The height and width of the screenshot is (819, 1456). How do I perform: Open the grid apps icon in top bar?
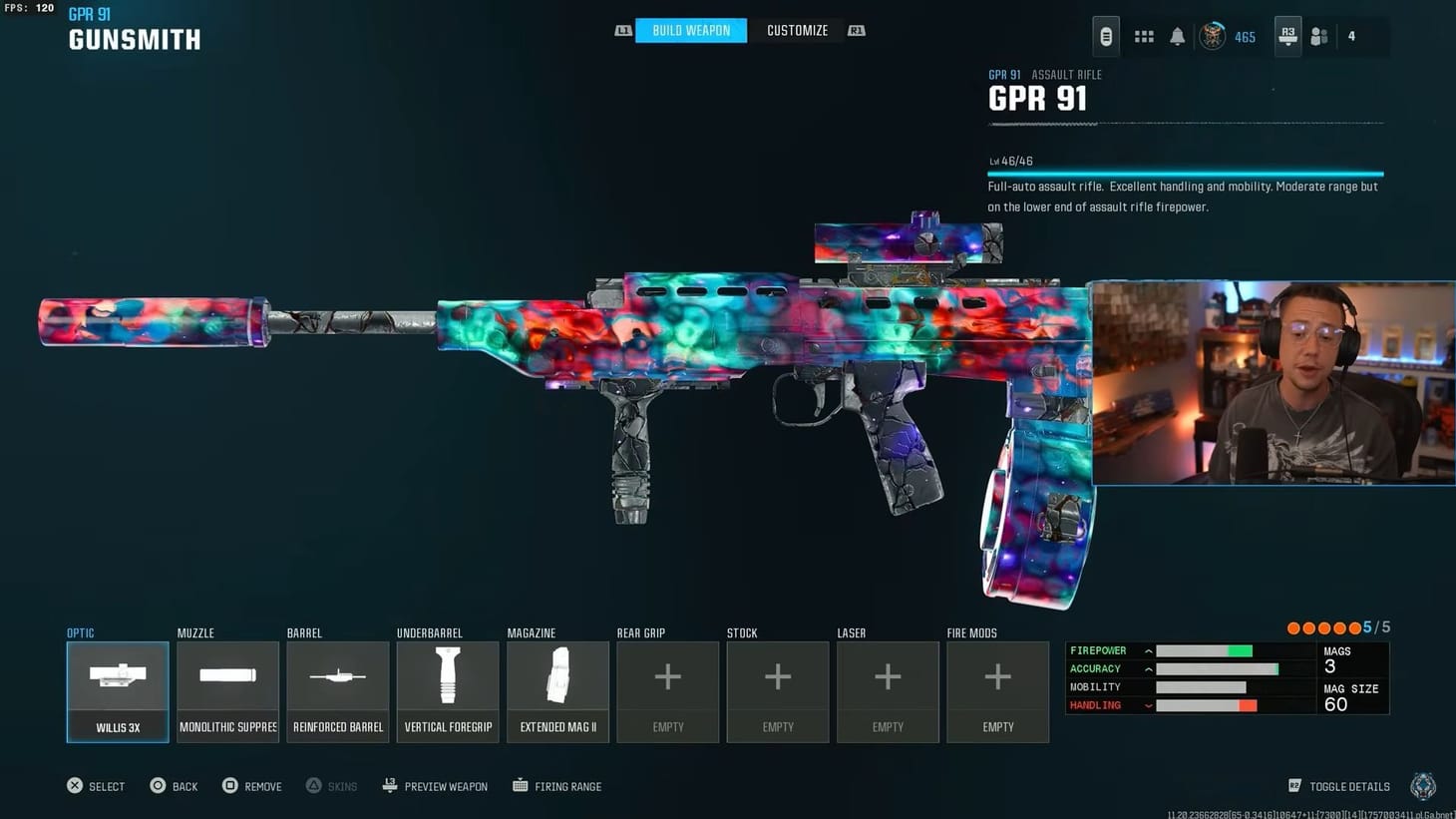pos(1143,36)
